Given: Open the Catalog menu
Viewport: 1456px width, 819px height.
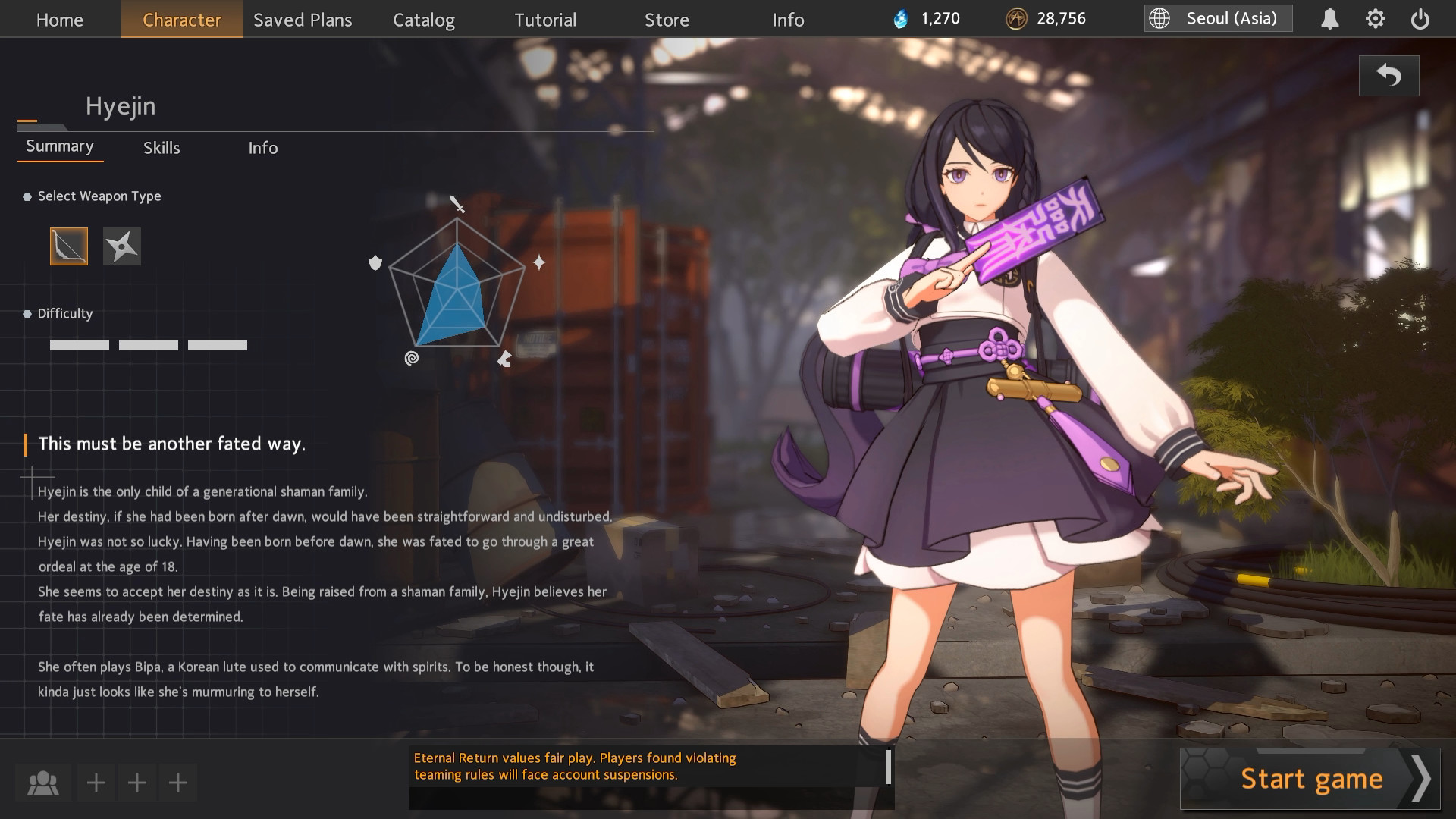Looking at the screenshot, I should 424,20.
